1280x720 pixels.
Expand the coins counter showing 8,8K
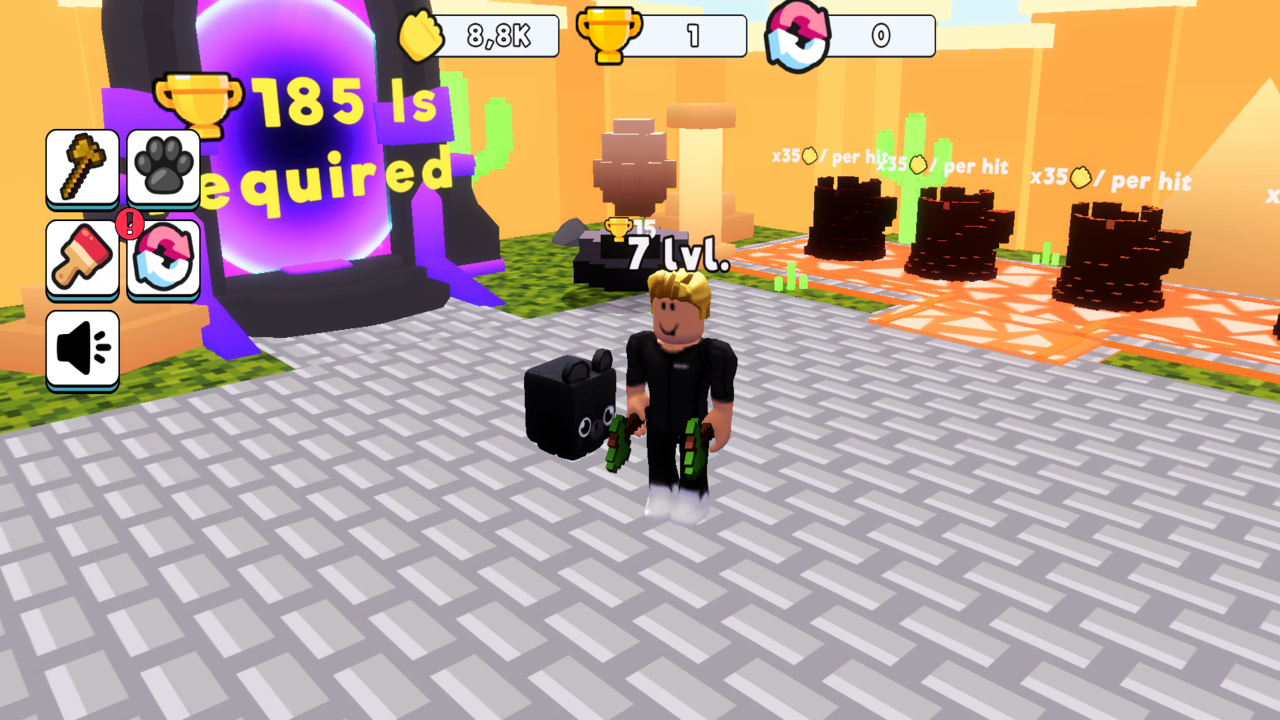point(497,37)
